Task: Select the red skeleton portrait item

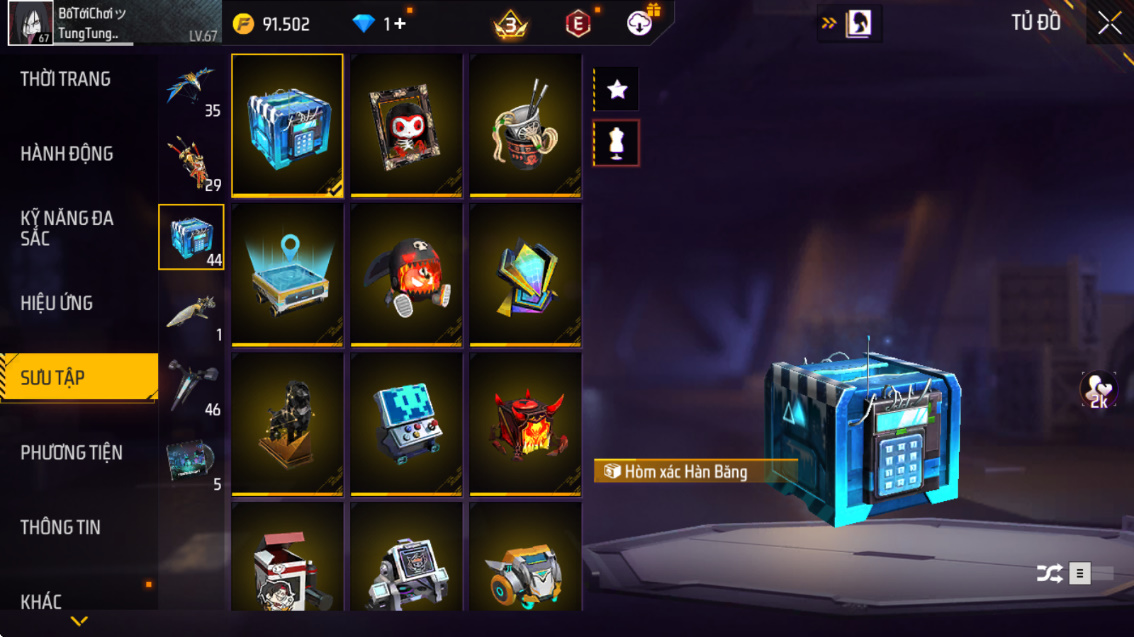Action: [x=406, y=124]
